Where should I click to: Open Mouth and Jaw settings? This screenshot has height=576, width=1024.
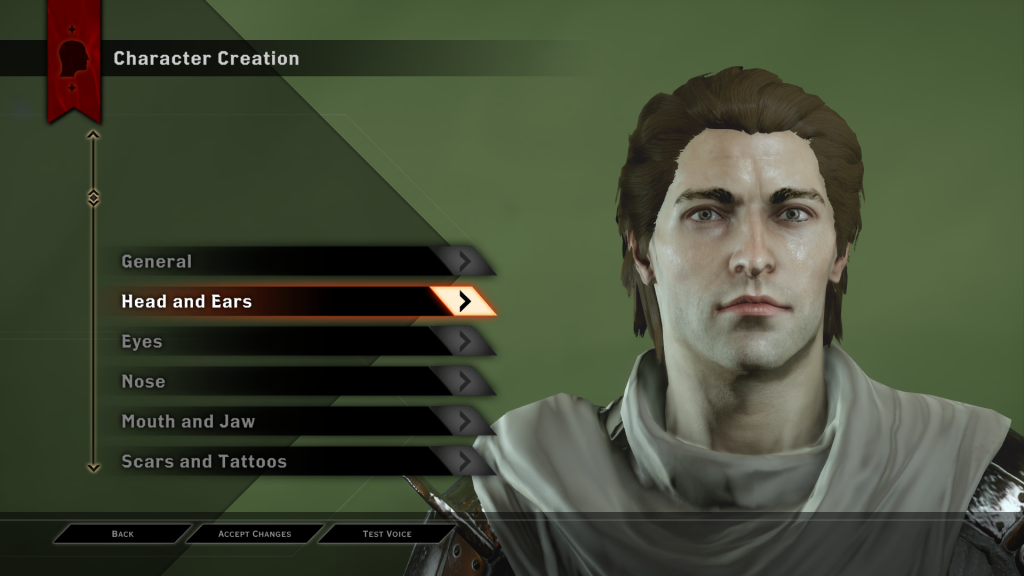pyautogui.click(x=300, y=422)
